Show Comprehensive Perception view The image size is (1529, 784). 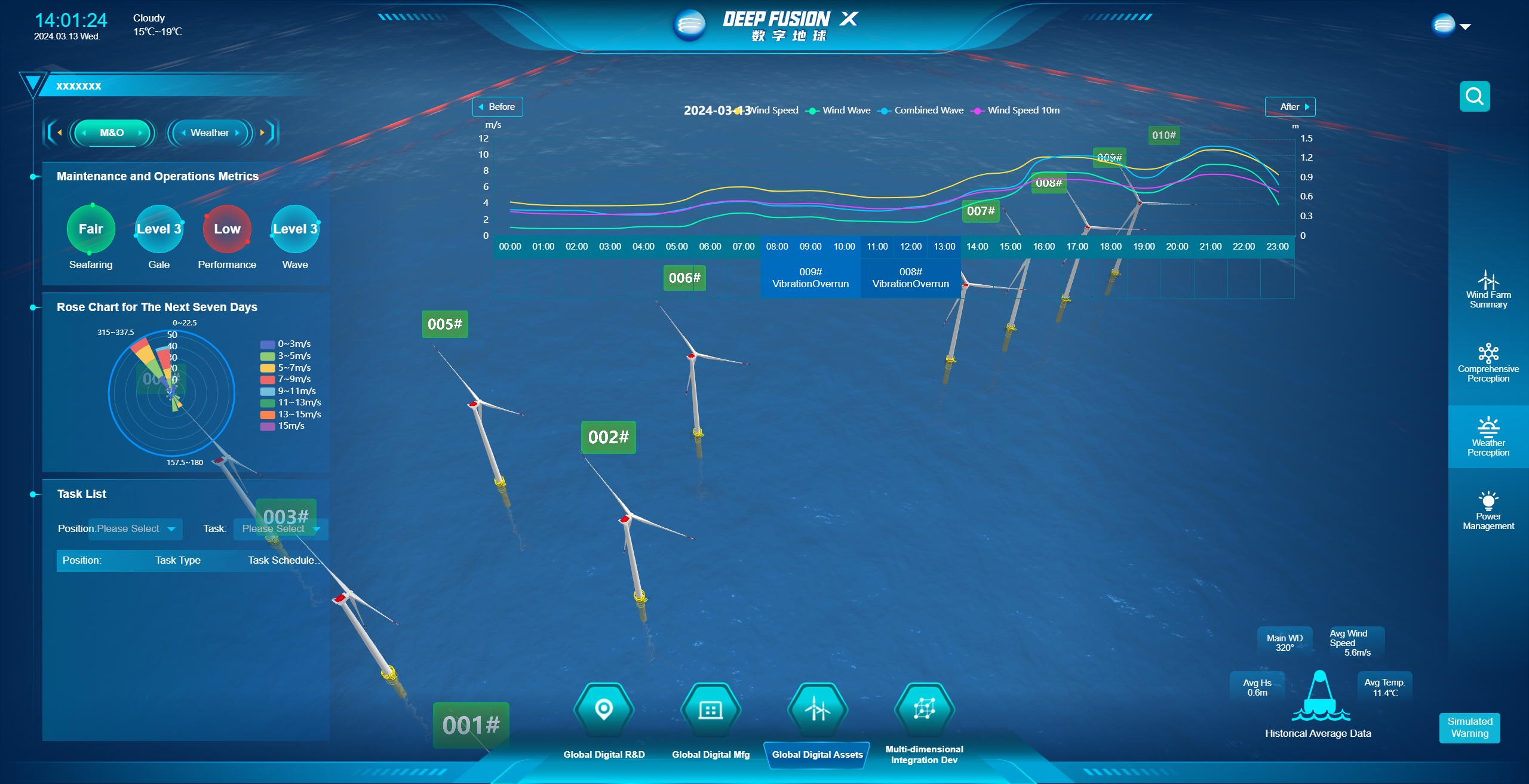point(1488,363)
